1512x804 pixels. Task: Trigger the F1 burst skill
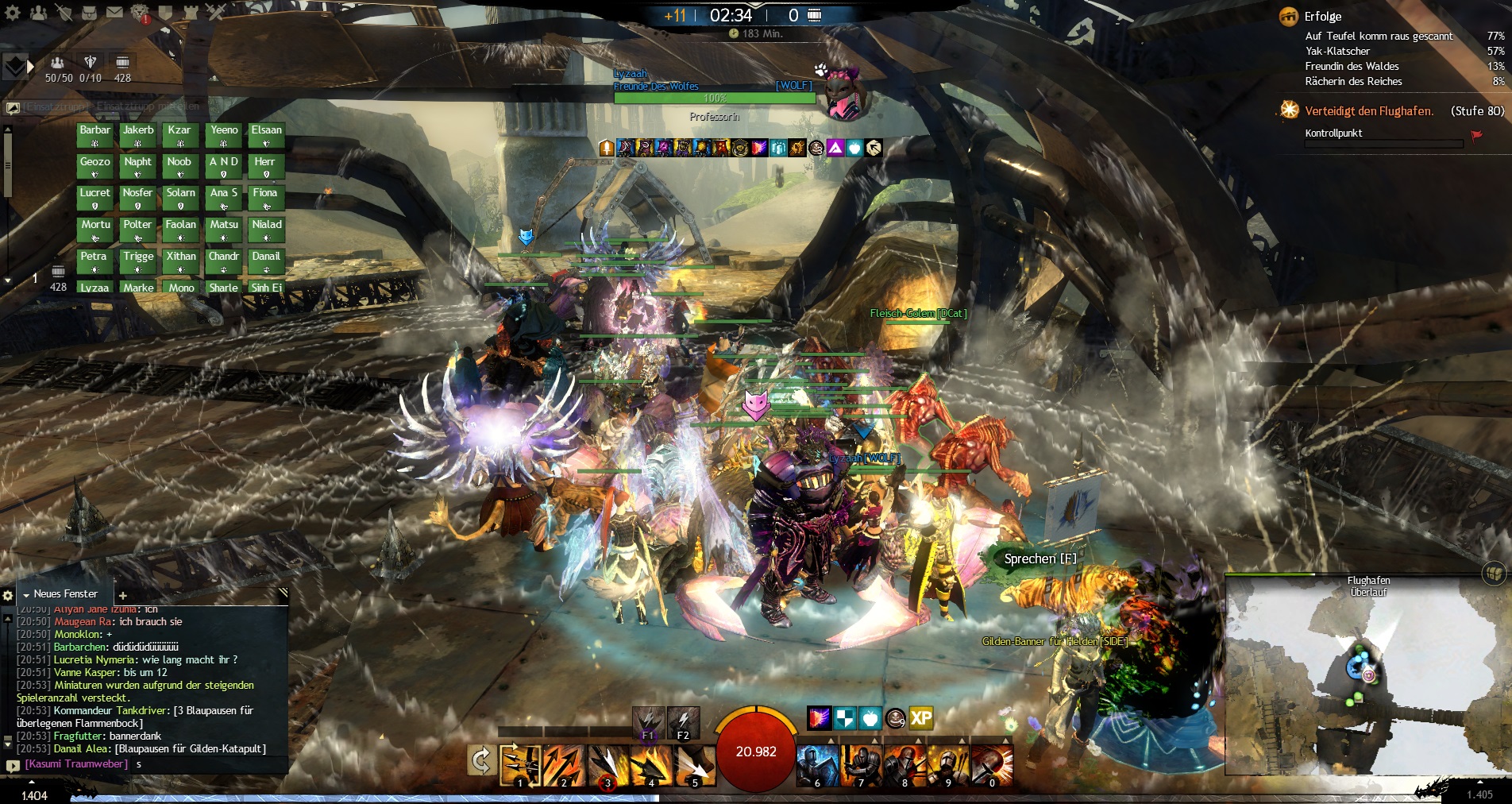tap(648, 721)
